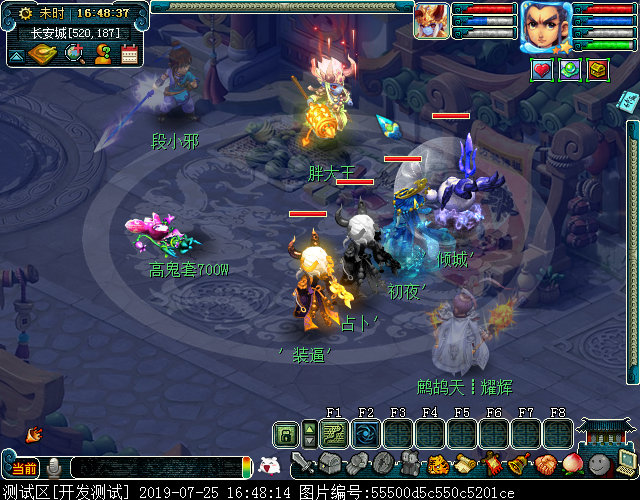
Task: Select the current chat channel button
Action: [24, 468]
